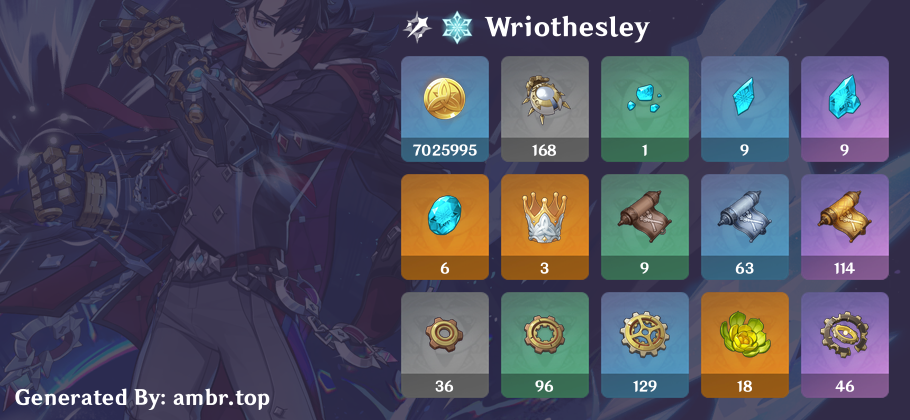Select the gray tile with small gear
This screenshot has height=420, width=910.
[444, 344]
